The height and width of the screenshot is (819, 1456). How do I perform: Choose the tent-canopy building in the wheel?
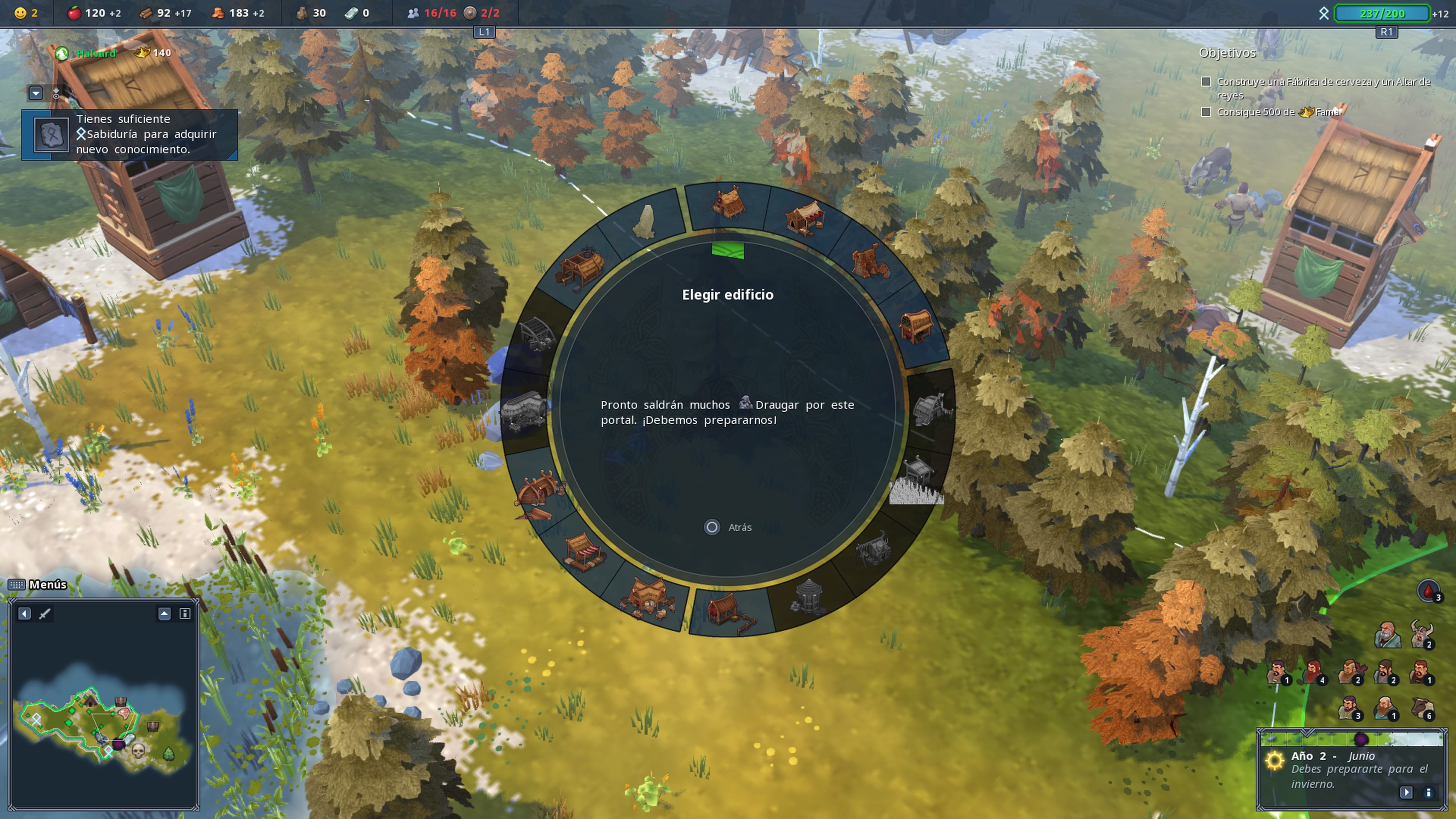pyautogui.click(x=805, y=218)
